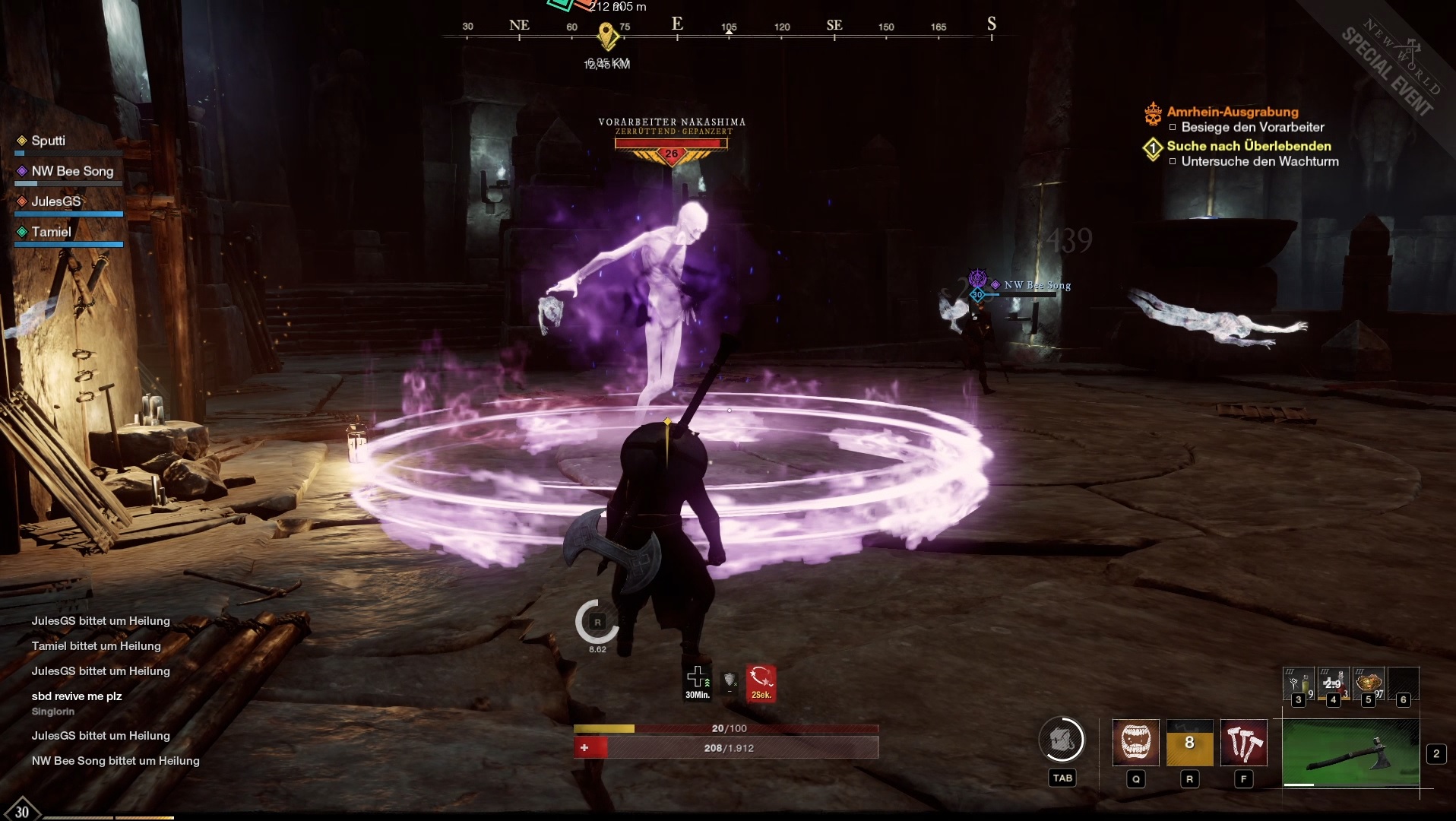1456x821 pixels.
Task: Activate the three throwing hatchets ability
Action: (1243, 742)
